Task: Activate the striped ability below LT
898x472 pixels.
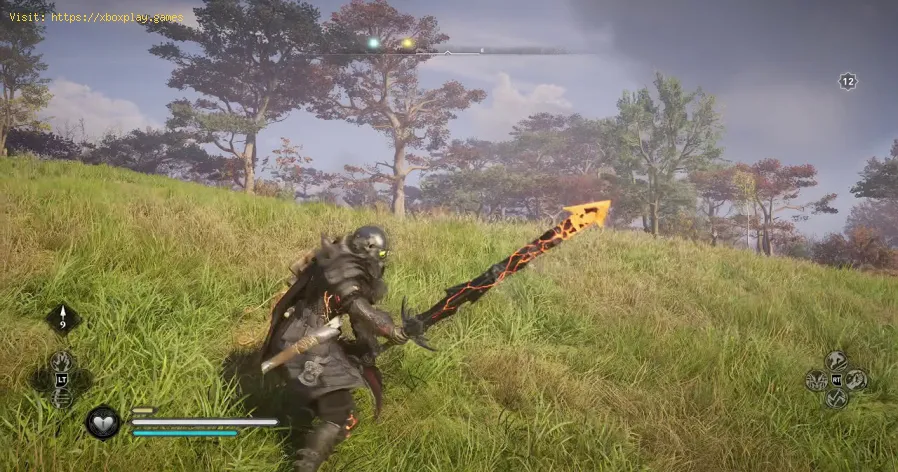Action: tap(62, 398)
